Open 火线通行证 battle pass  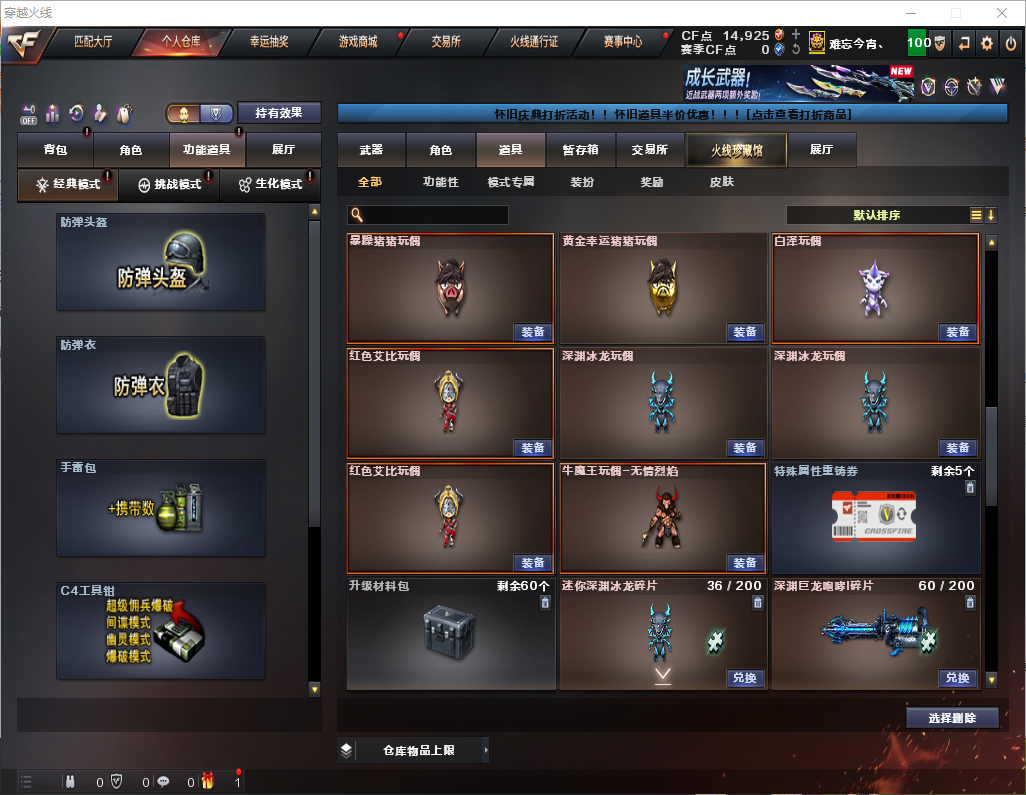pos(534,42)
